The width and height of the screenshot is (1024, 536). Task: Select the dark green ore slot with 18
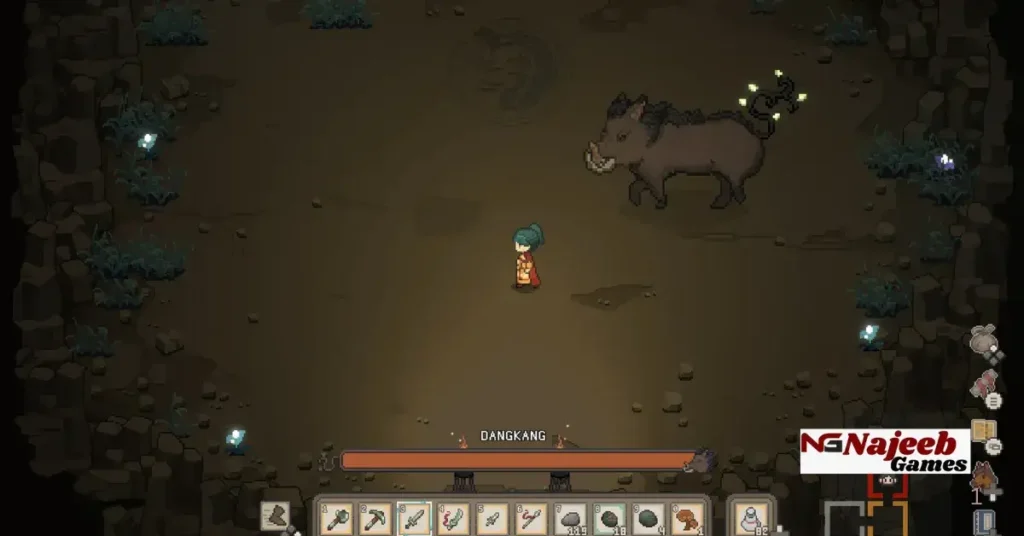pyautogui.click(x=609, y=518)
